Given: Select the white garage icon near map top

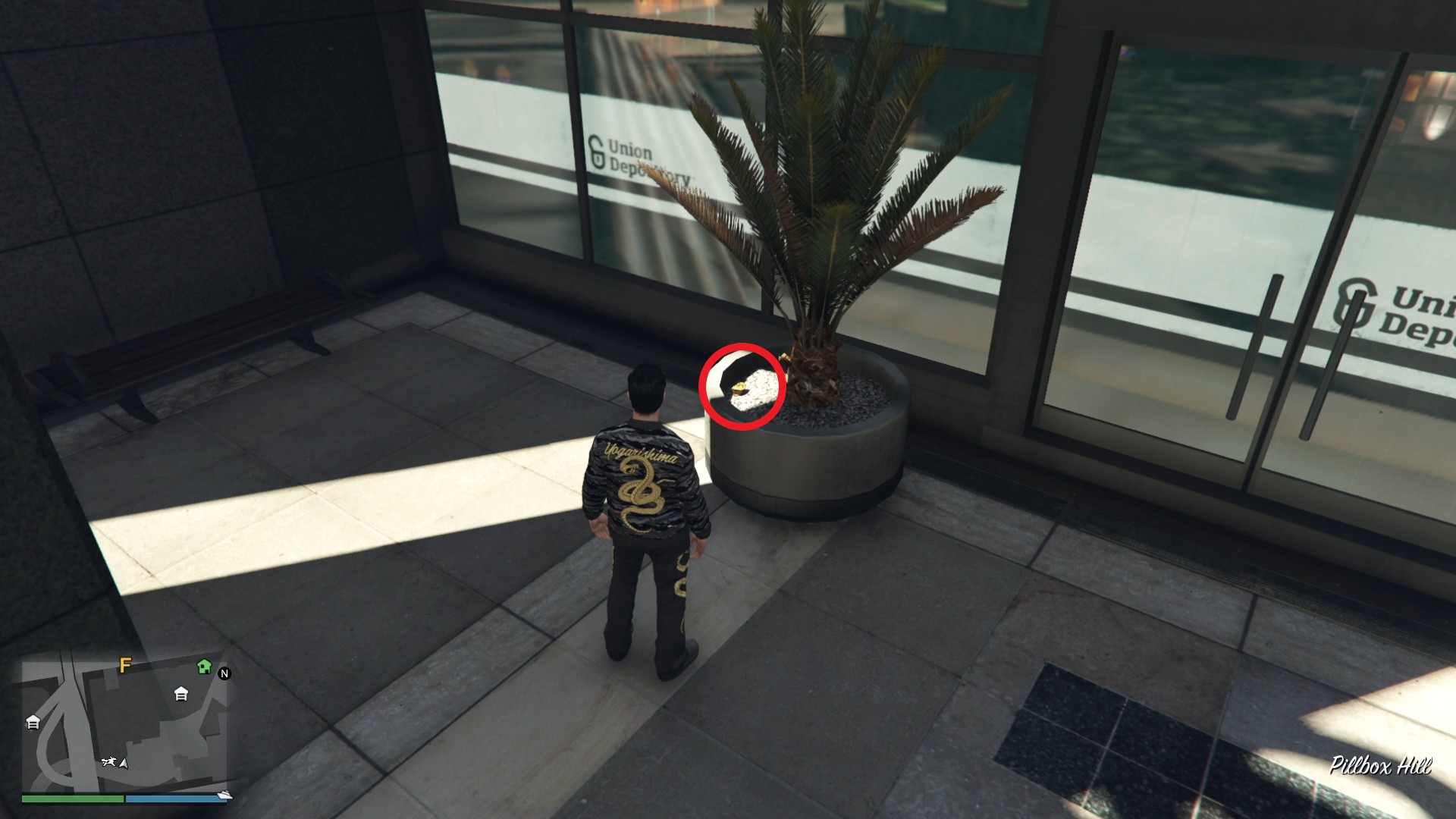Looking at the screenshot, I should click(x=180, y=695).
